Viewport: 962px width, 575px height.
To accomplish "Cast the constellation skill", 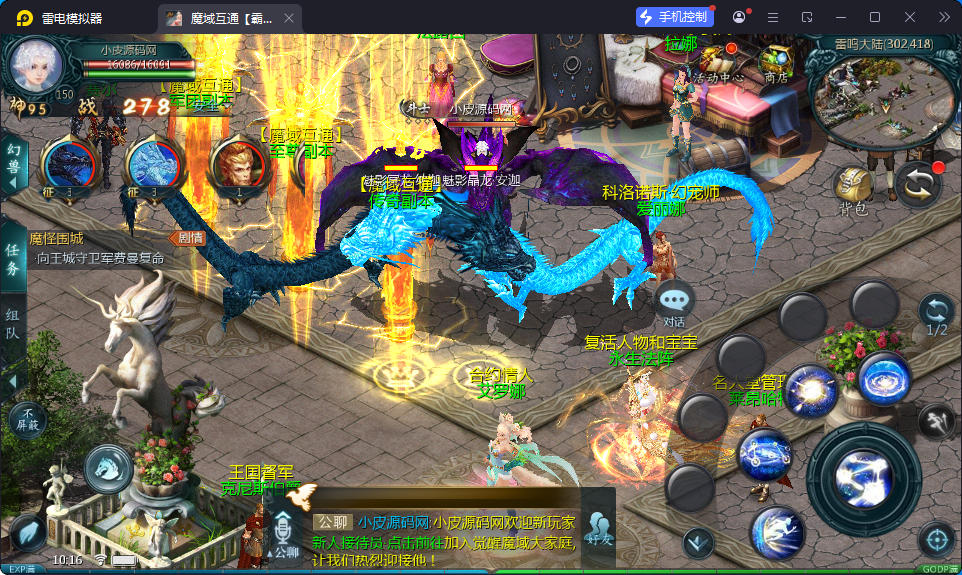I will pos(765,455).
